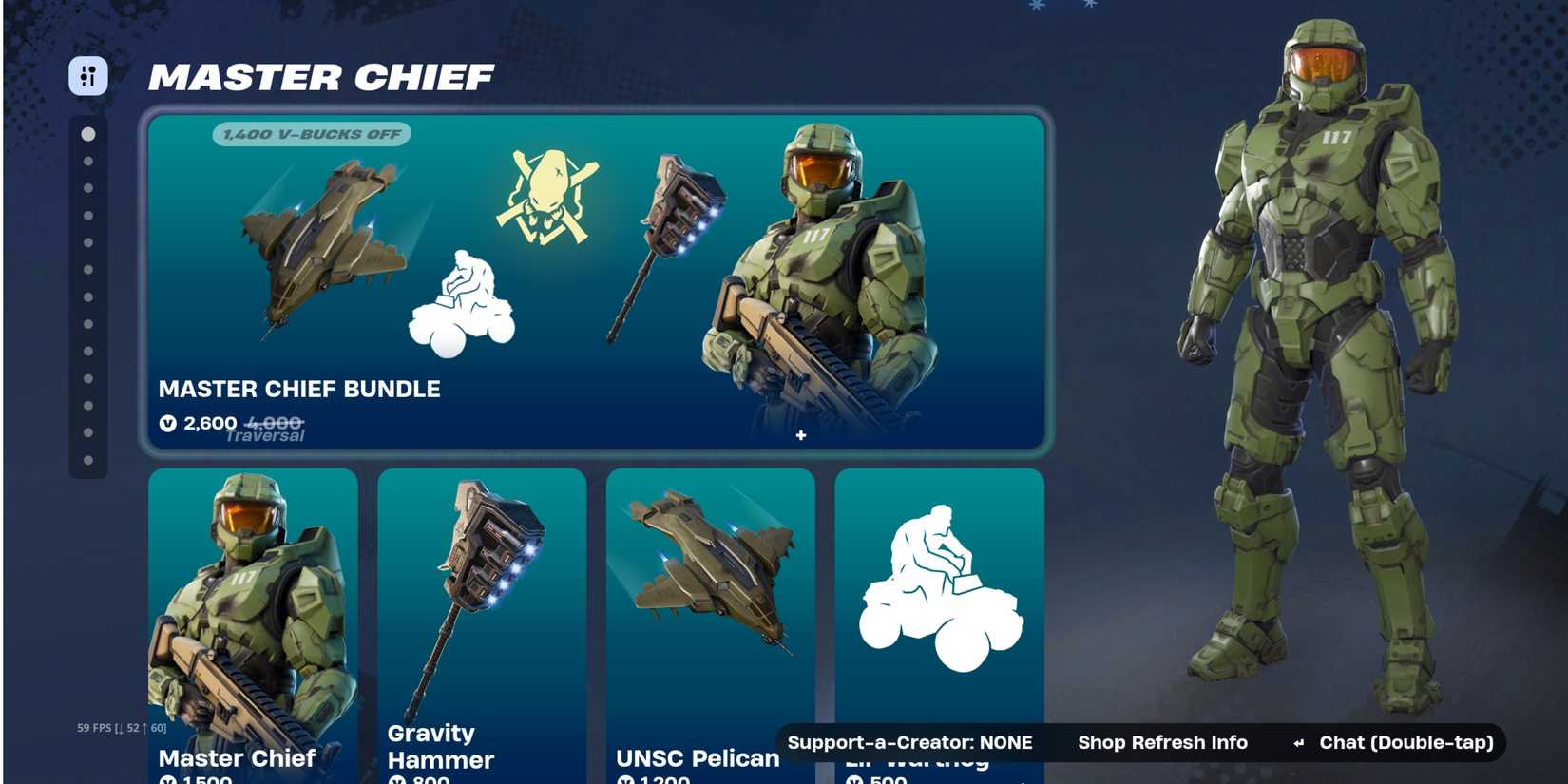Viewport: 1568px width, 784px height.
Task: Toggle the second dot in the section navigator
Action: coord(88,159)
